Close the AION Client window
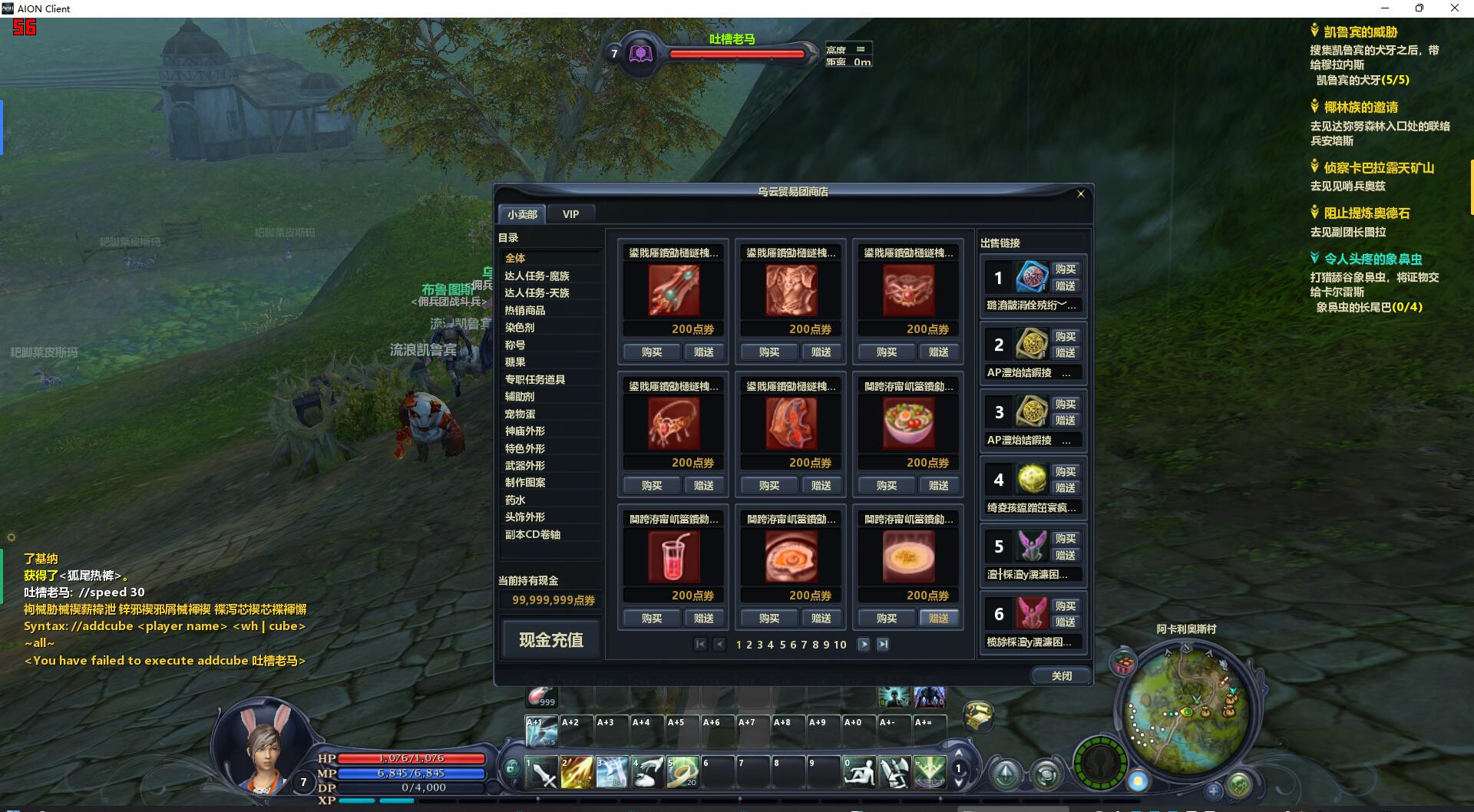 (x=1454, y=8)
